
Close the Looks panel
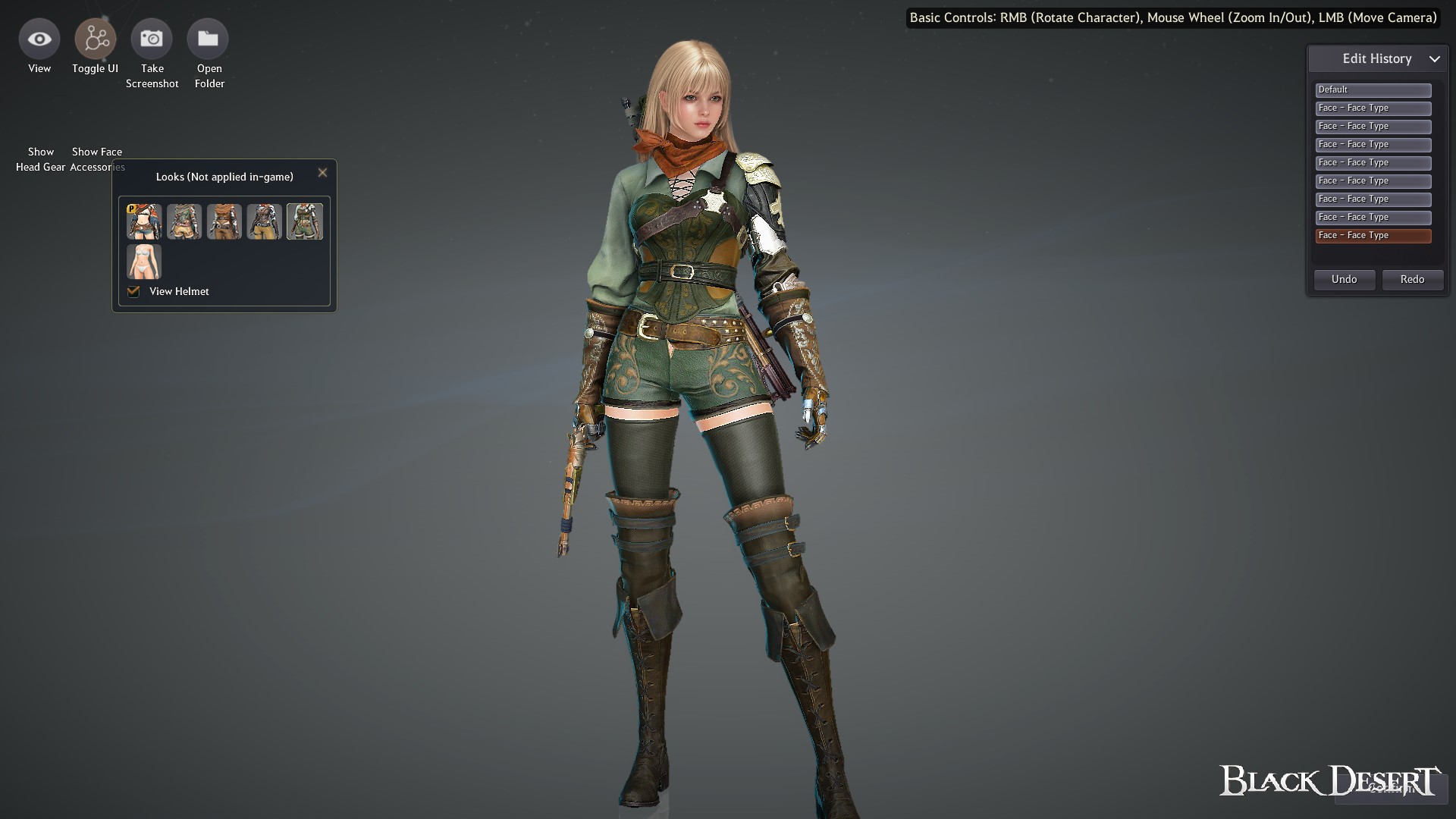322,172
